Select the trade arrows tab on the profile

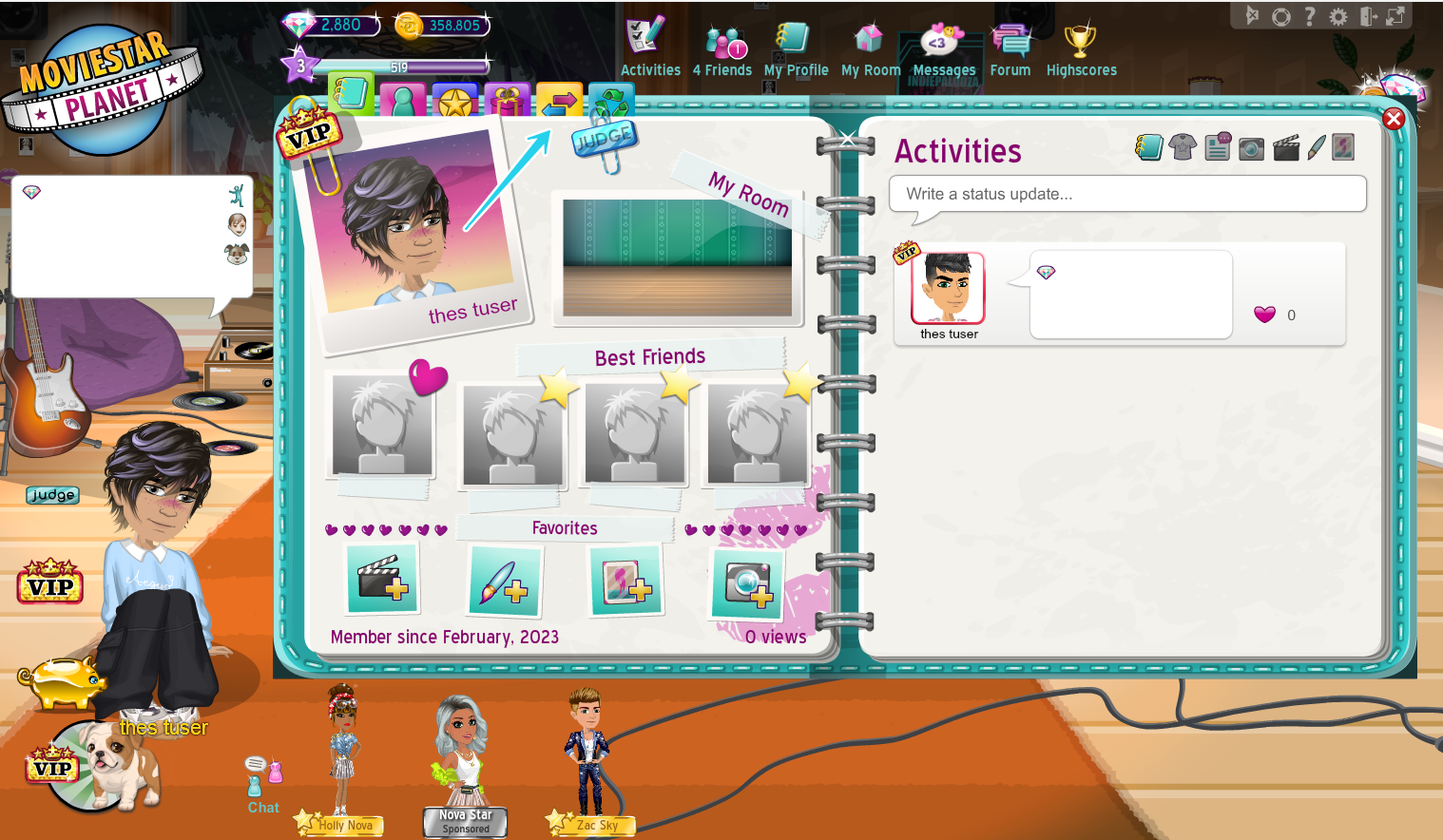558,98
